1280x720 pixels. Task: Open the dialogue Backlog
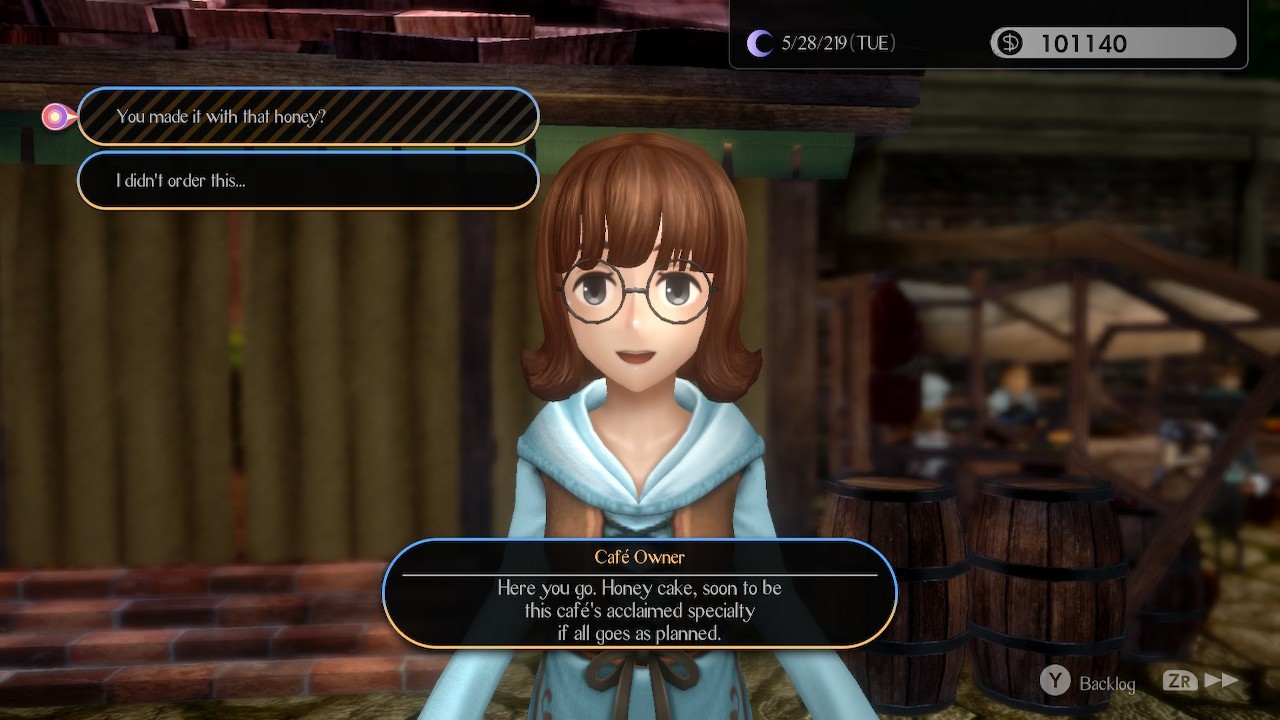(1089, 683)
